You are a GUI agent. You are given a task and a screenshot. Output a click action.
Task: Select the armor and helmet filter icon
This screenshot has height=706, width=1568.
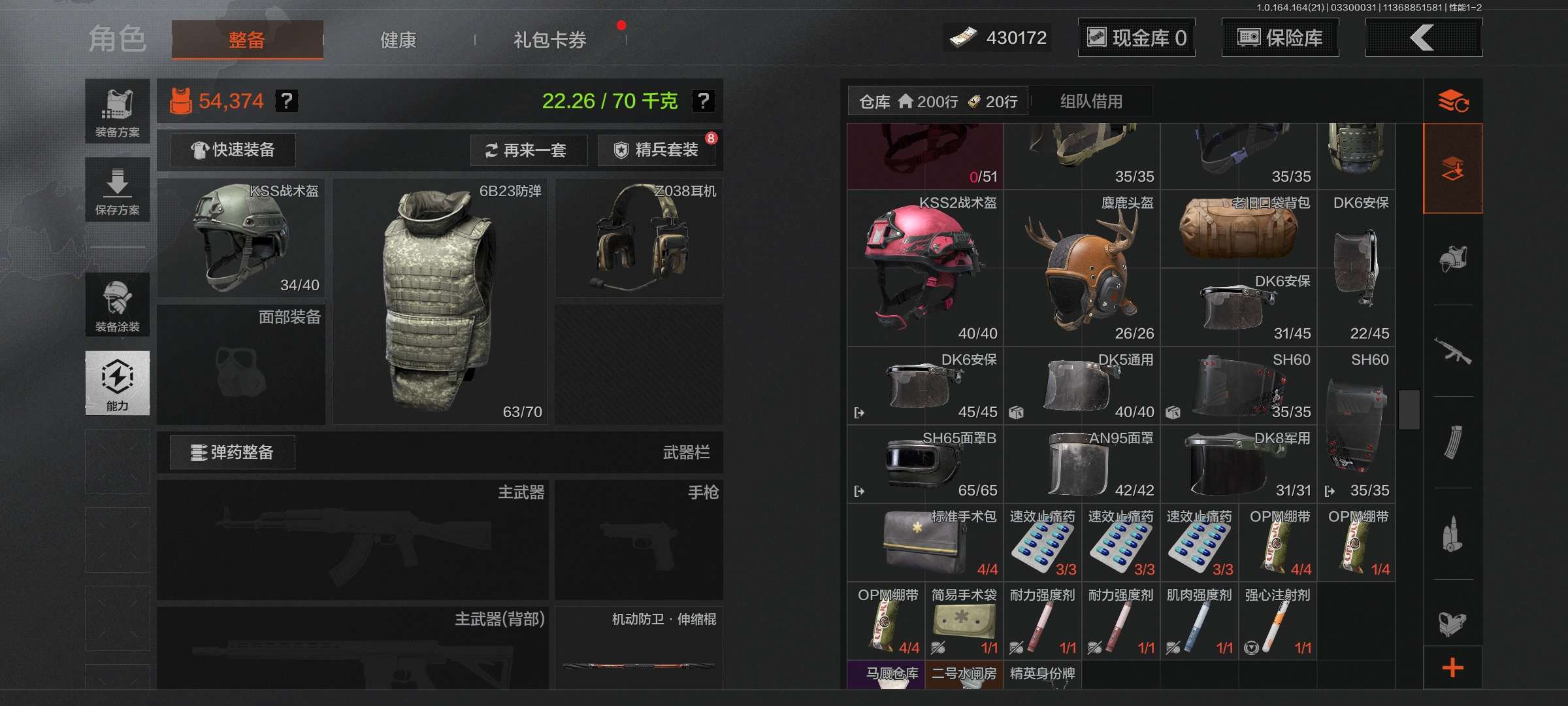(x=1453, y=259)
